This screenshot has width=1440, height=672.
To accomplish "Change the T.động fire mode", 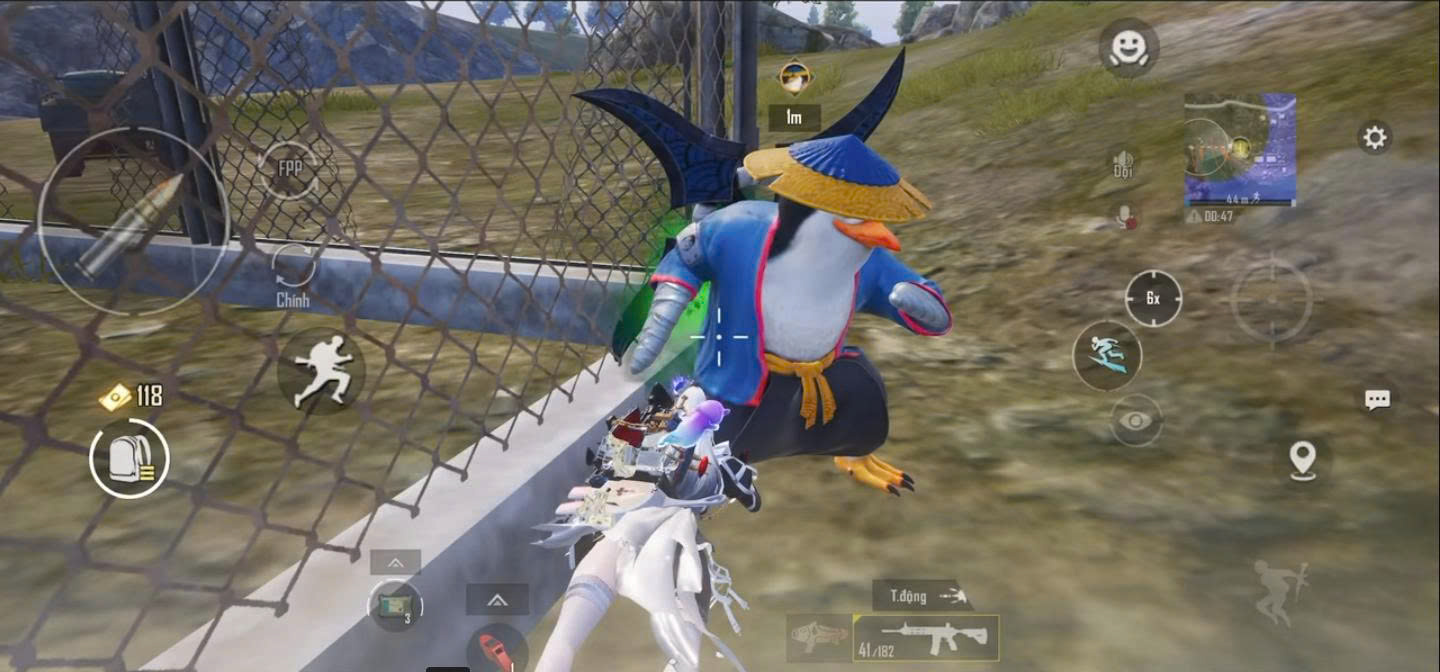I will 922,596.
